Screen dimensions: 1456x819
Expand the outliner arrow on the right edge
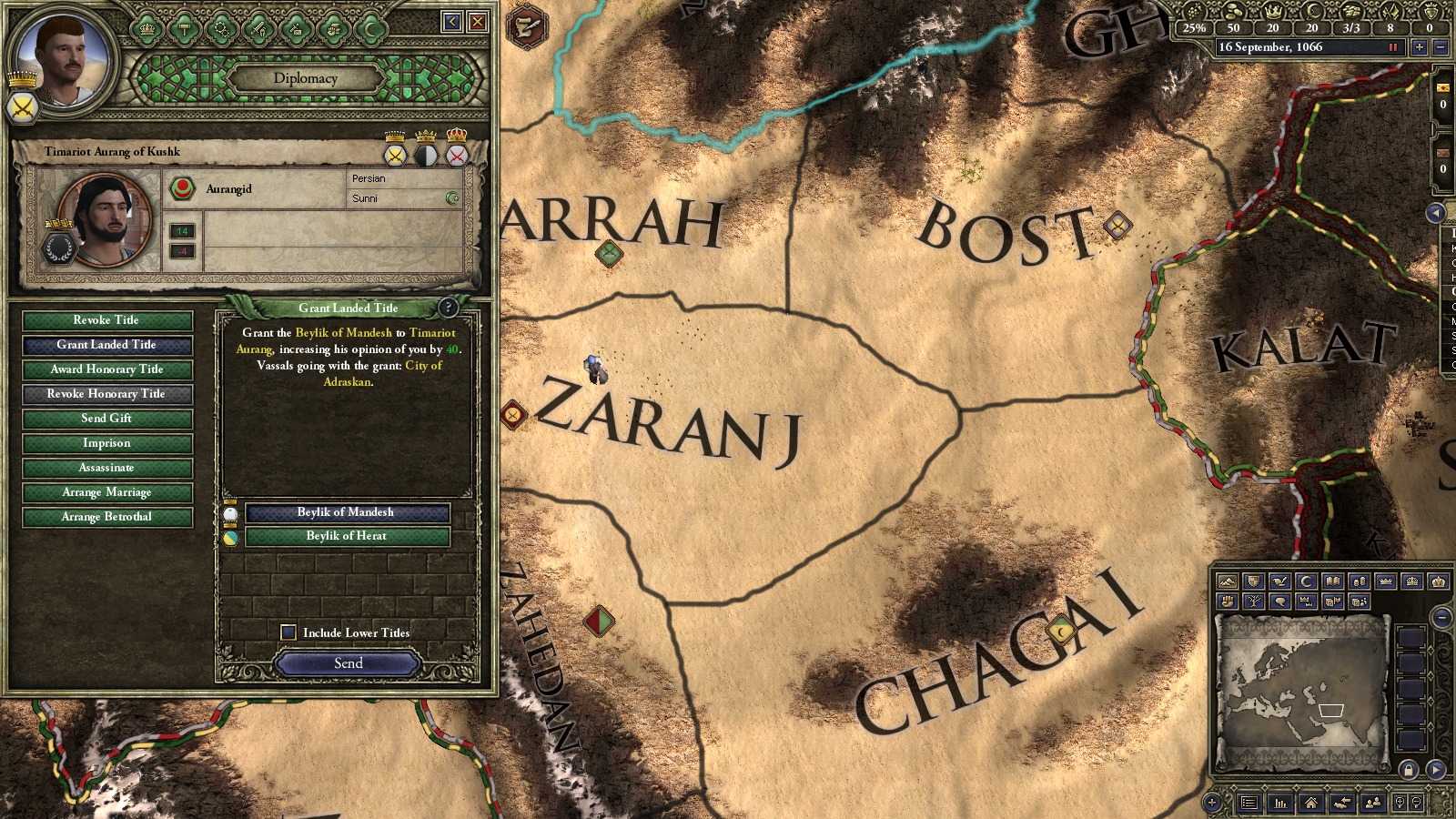(x=1438, y=214)
